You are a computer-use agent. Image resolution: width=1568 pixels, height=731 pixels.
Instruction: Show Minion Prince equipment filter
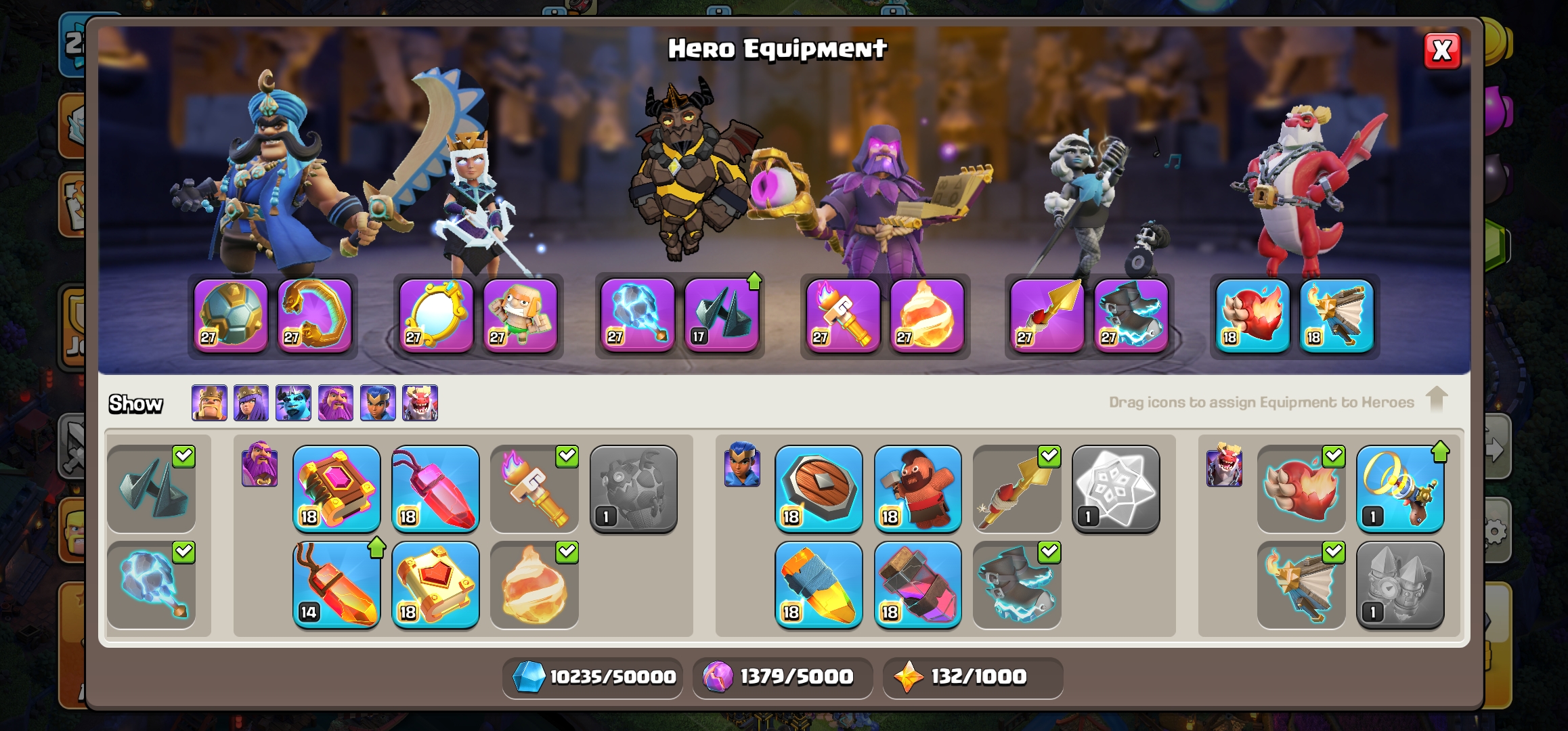(293, 403)
